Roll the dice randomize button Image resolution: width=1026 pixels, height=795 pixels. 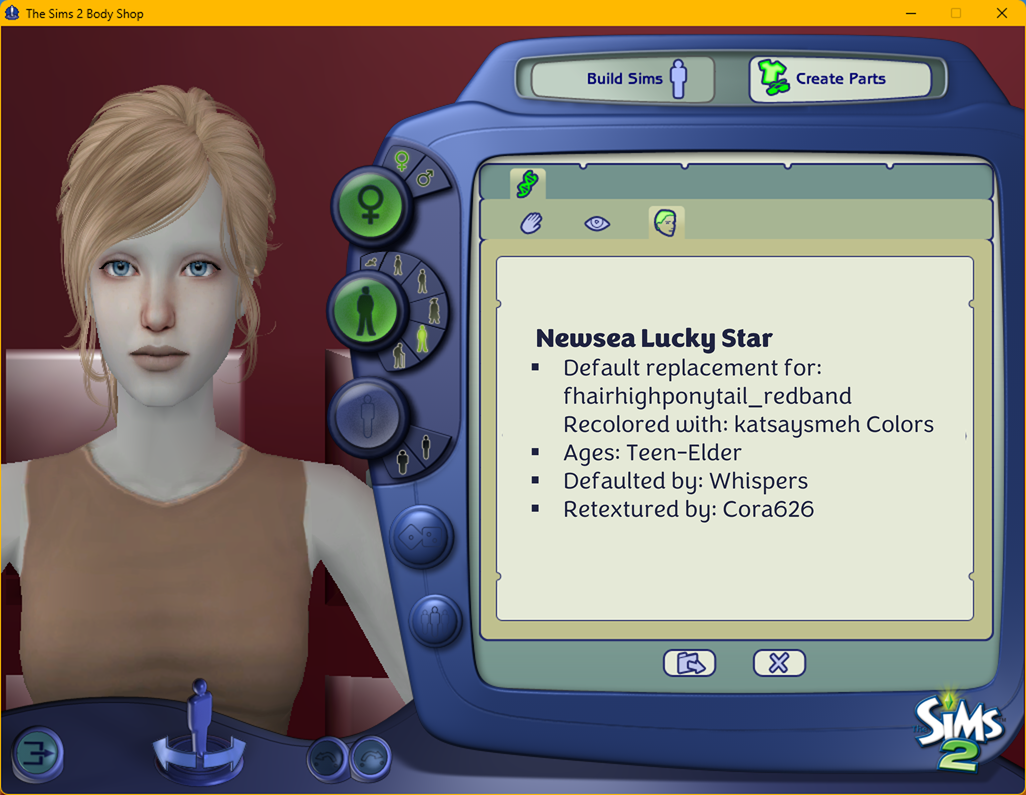click(x=421, y=536)
